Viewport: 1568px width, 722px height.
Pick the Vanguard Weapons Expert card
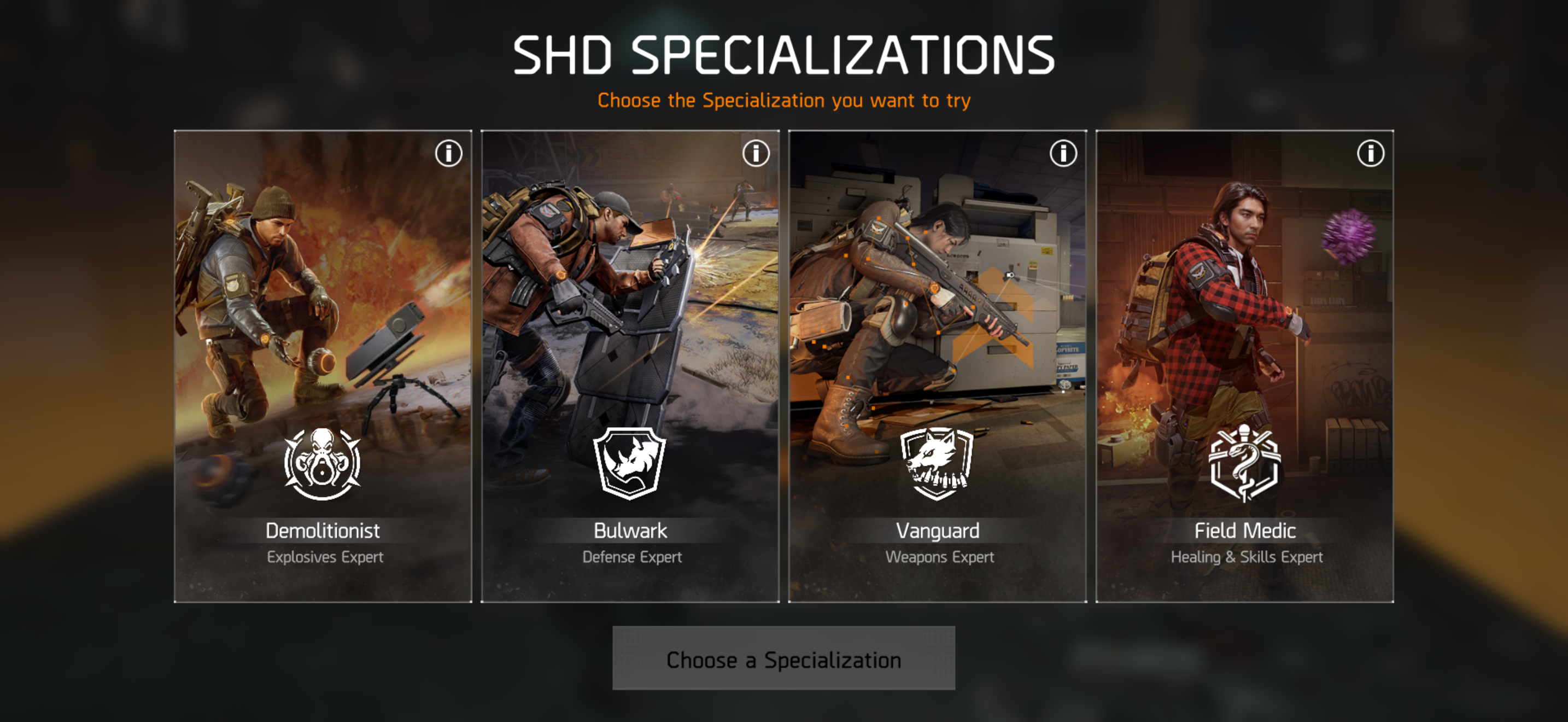pyautogui.click(x=938, y=365)
